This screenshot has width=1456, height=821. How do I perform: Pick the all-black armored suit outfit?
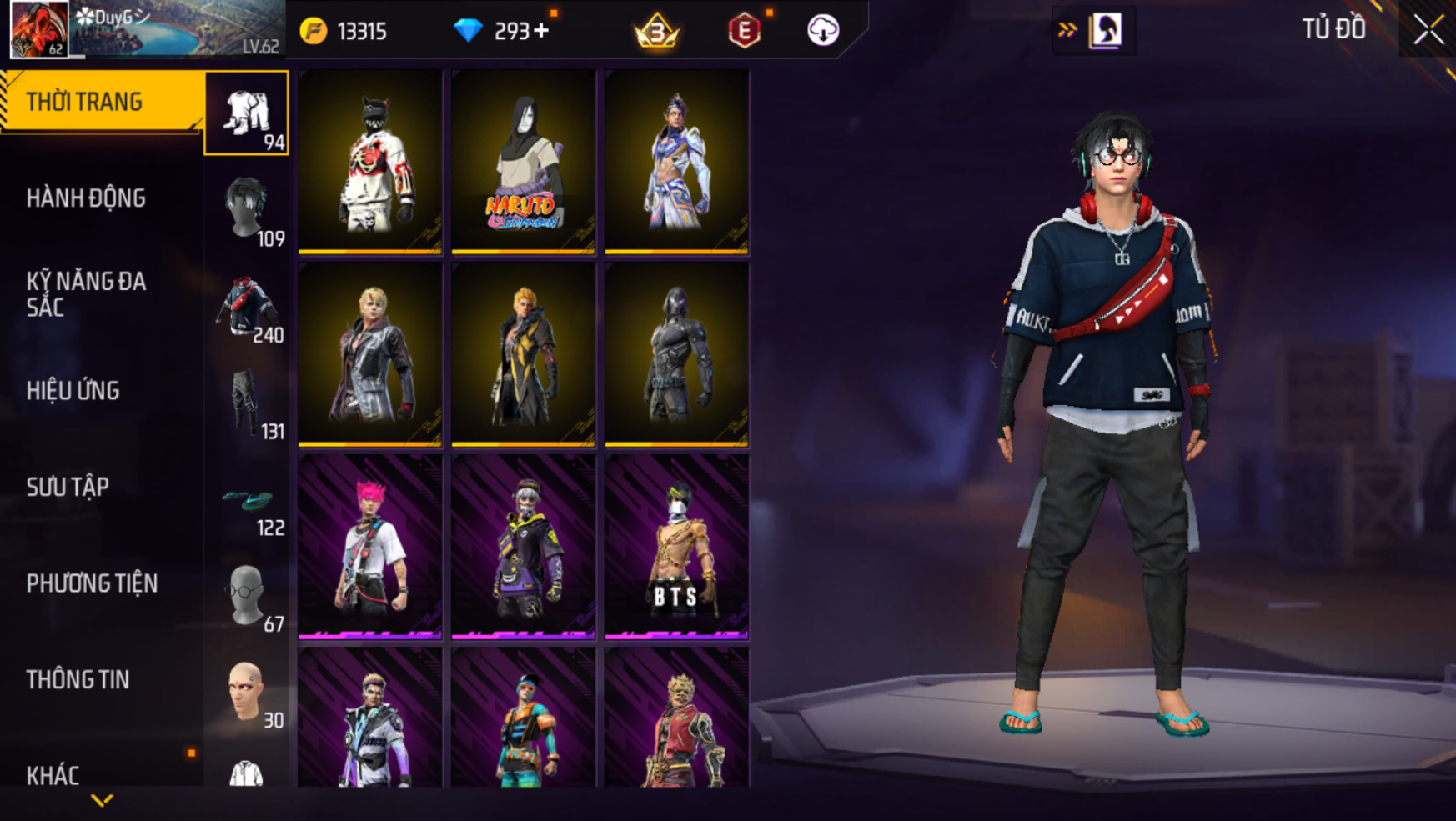coord(676,354)
